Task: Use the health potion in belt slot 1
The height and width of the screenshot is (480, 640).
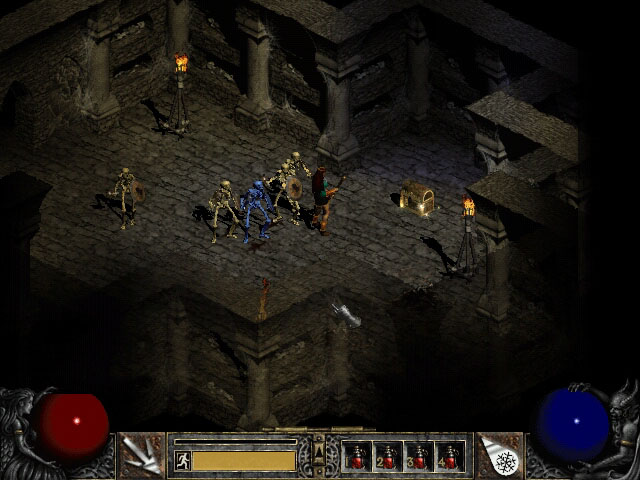Action: click(x=356, y=456)
